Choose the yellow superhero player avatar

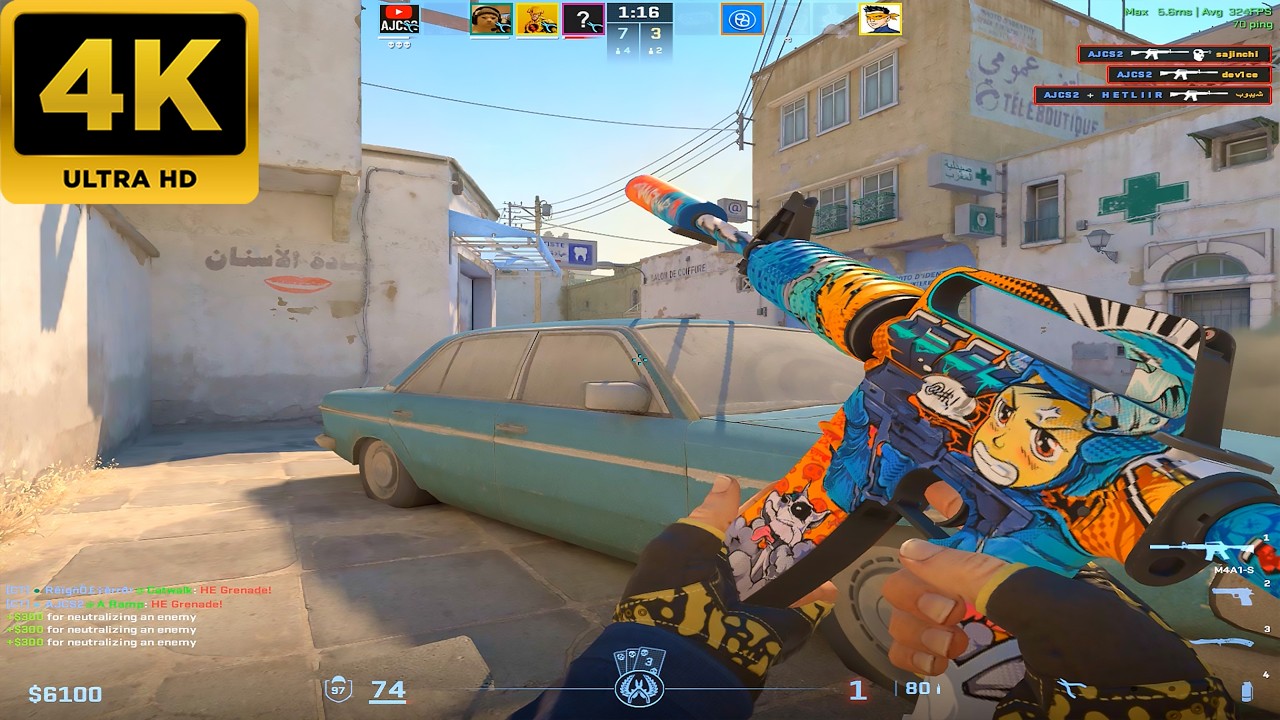pyautogui.click(x=537, y=19)
